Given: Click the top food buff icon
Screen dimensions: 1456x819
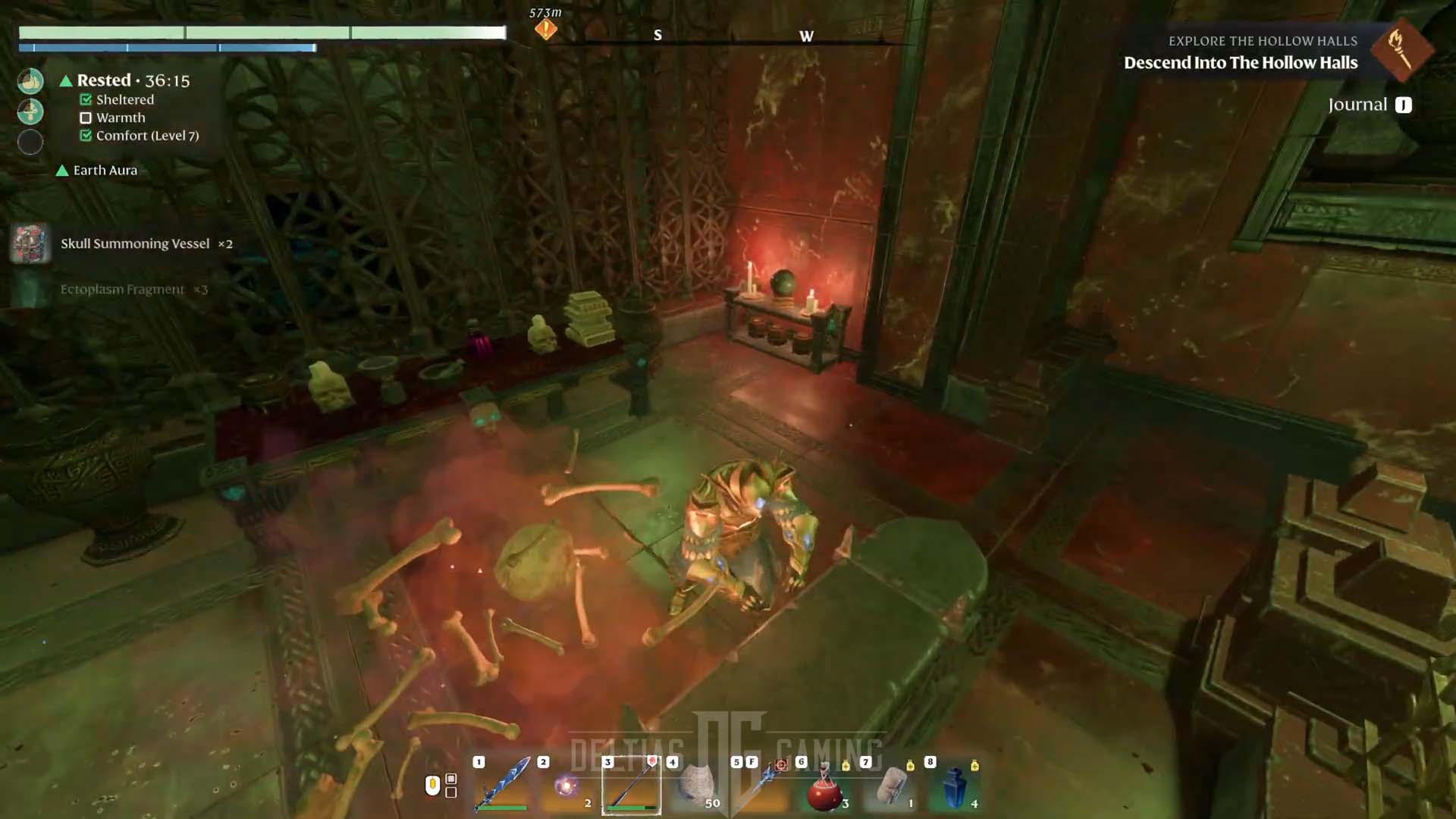Looking at the screenshot, I should coord(30,81).
